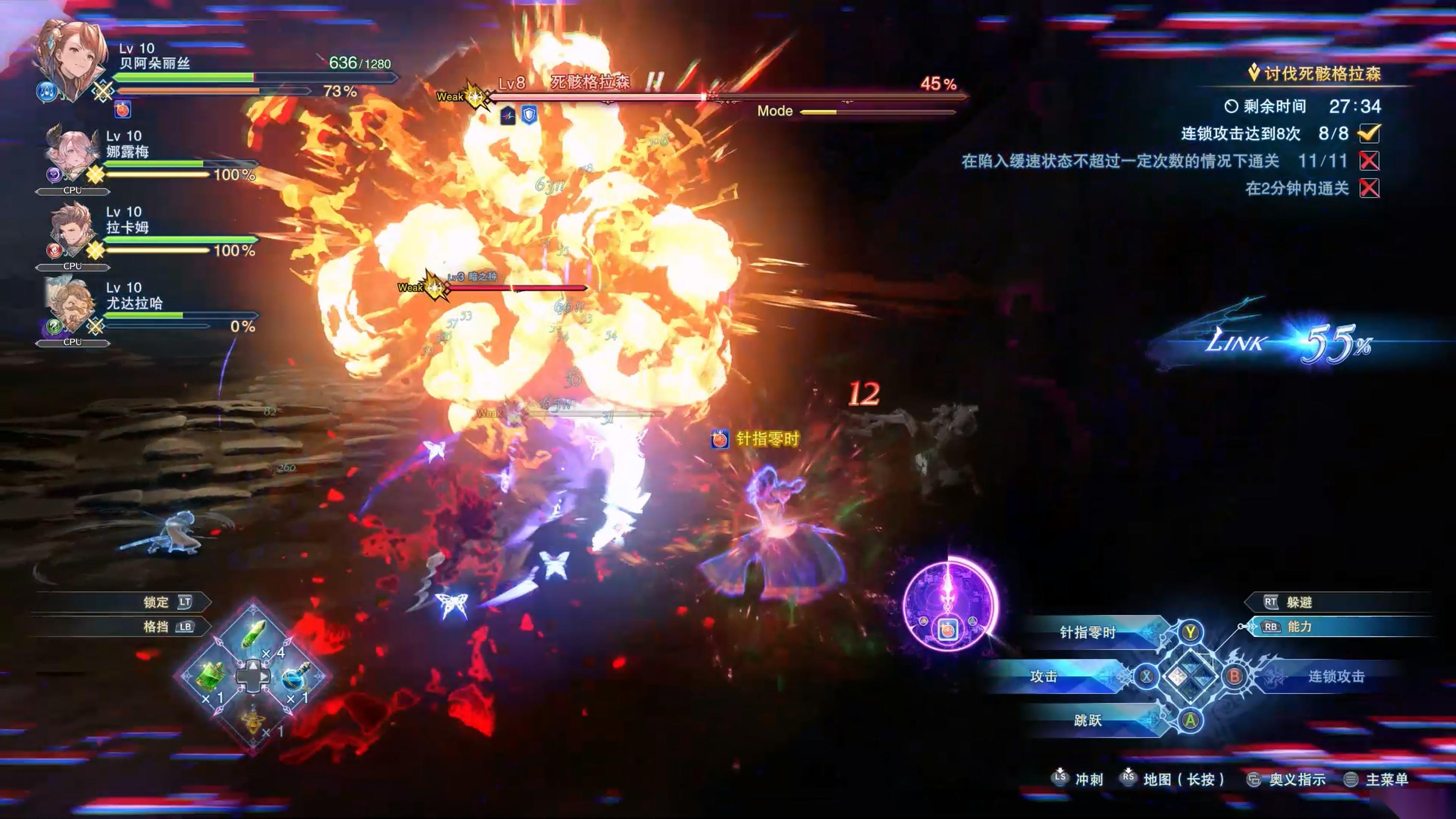Viewport: 1456px width, 819px height.
Task: Use the golden item in the bottom slot
Action: [254, 720]
